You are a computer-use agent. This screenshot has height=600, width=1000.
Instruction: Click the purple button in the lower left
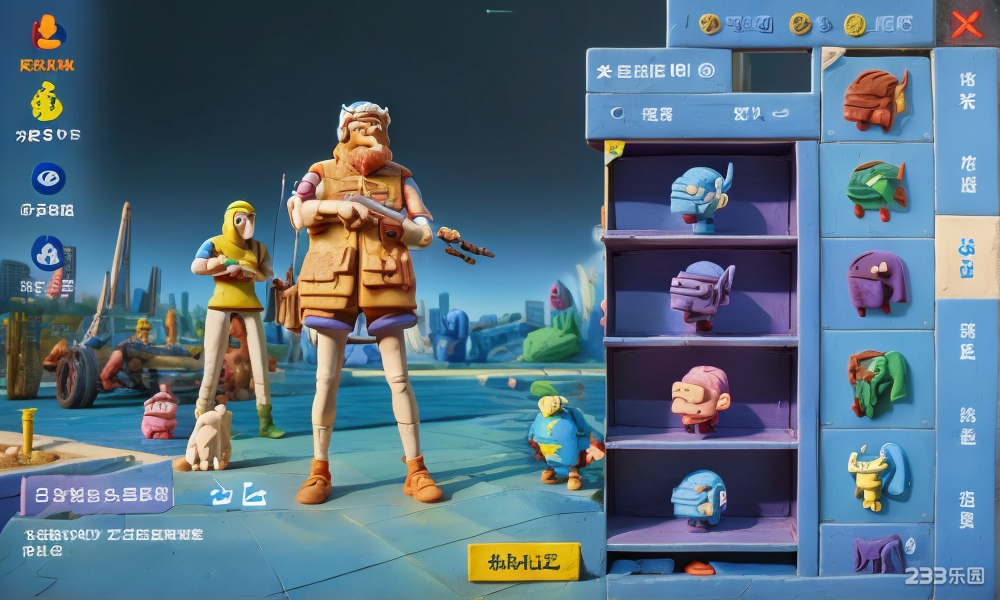[x=97, y=494]
